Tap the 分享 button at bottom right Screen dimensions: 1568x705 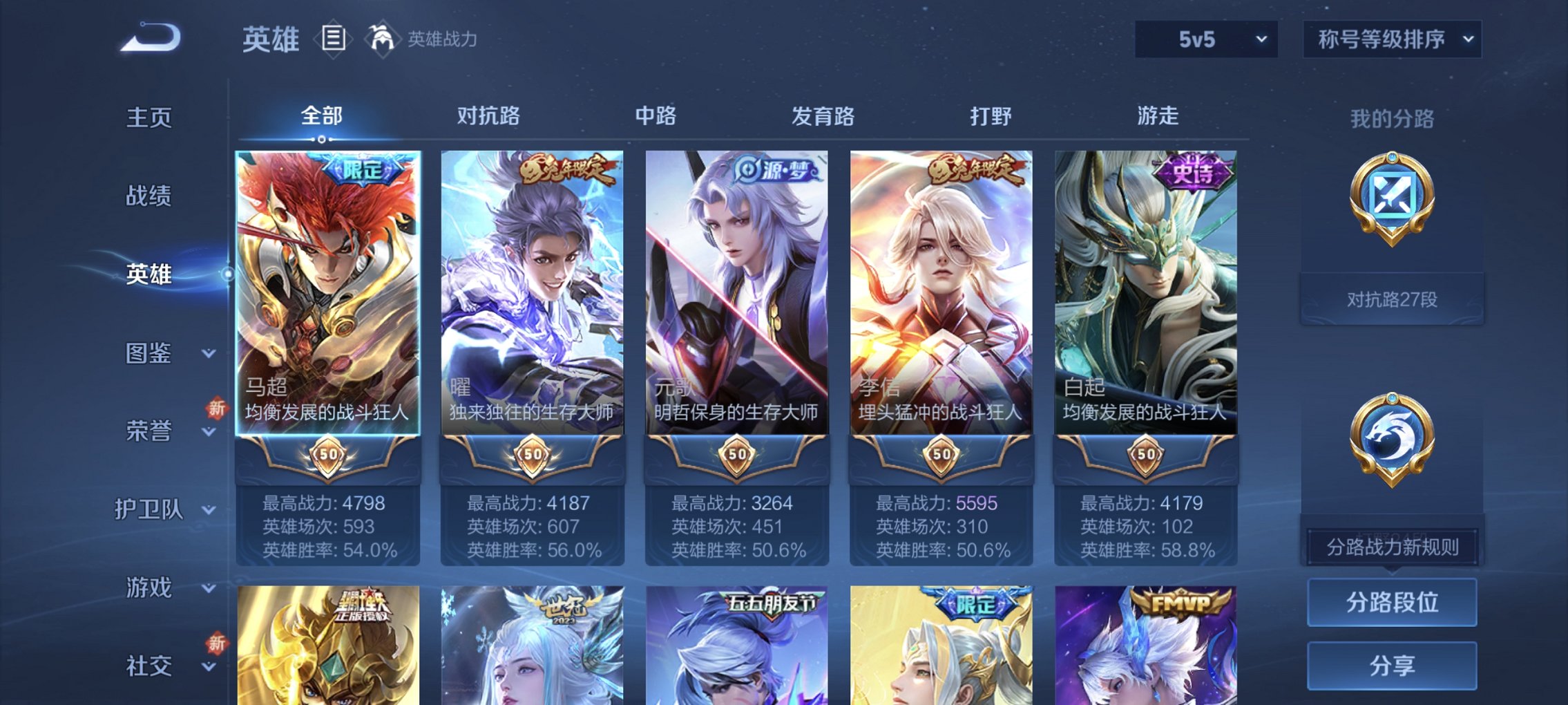1393,664
